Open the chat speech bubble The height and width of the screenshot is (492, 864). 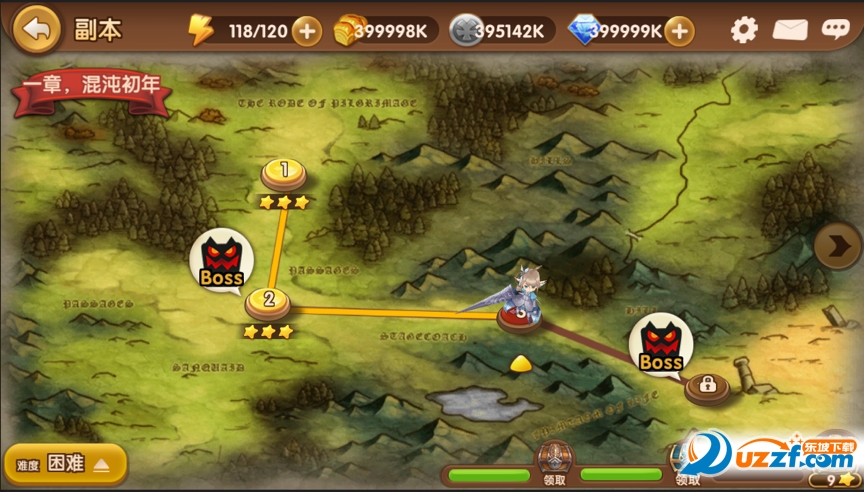click(836, 29)
